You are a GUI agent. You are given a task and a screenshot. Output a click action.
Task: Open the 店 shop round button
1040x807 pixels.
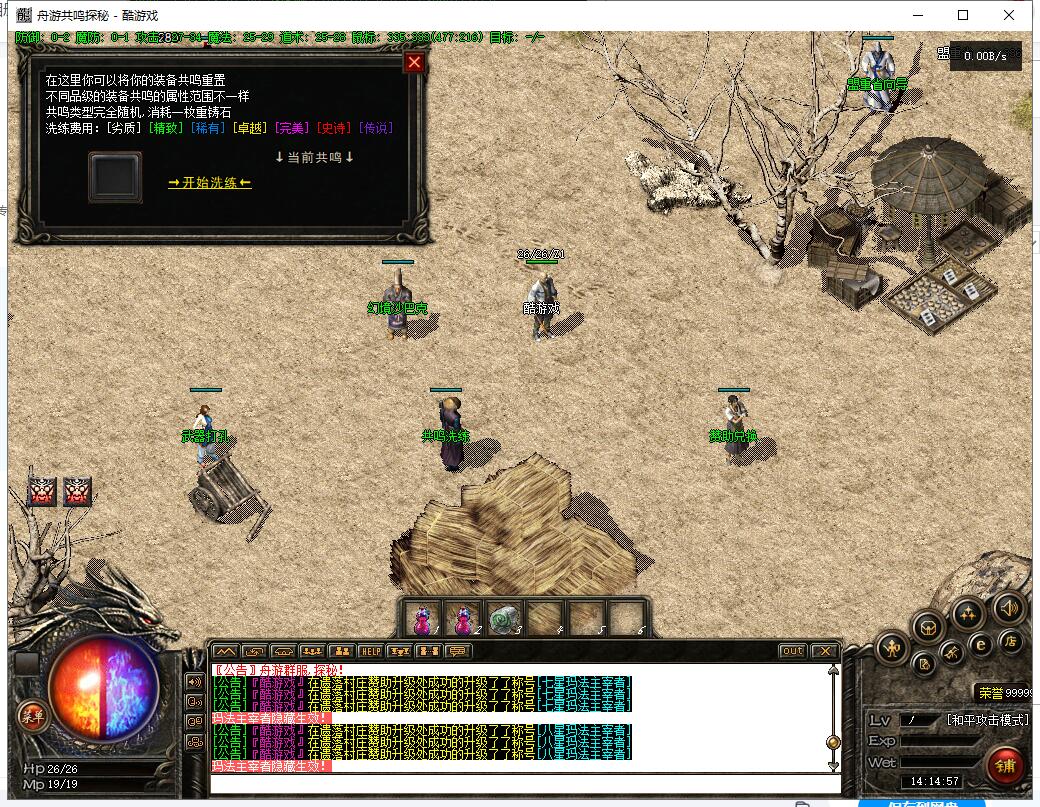point(1011,642)
